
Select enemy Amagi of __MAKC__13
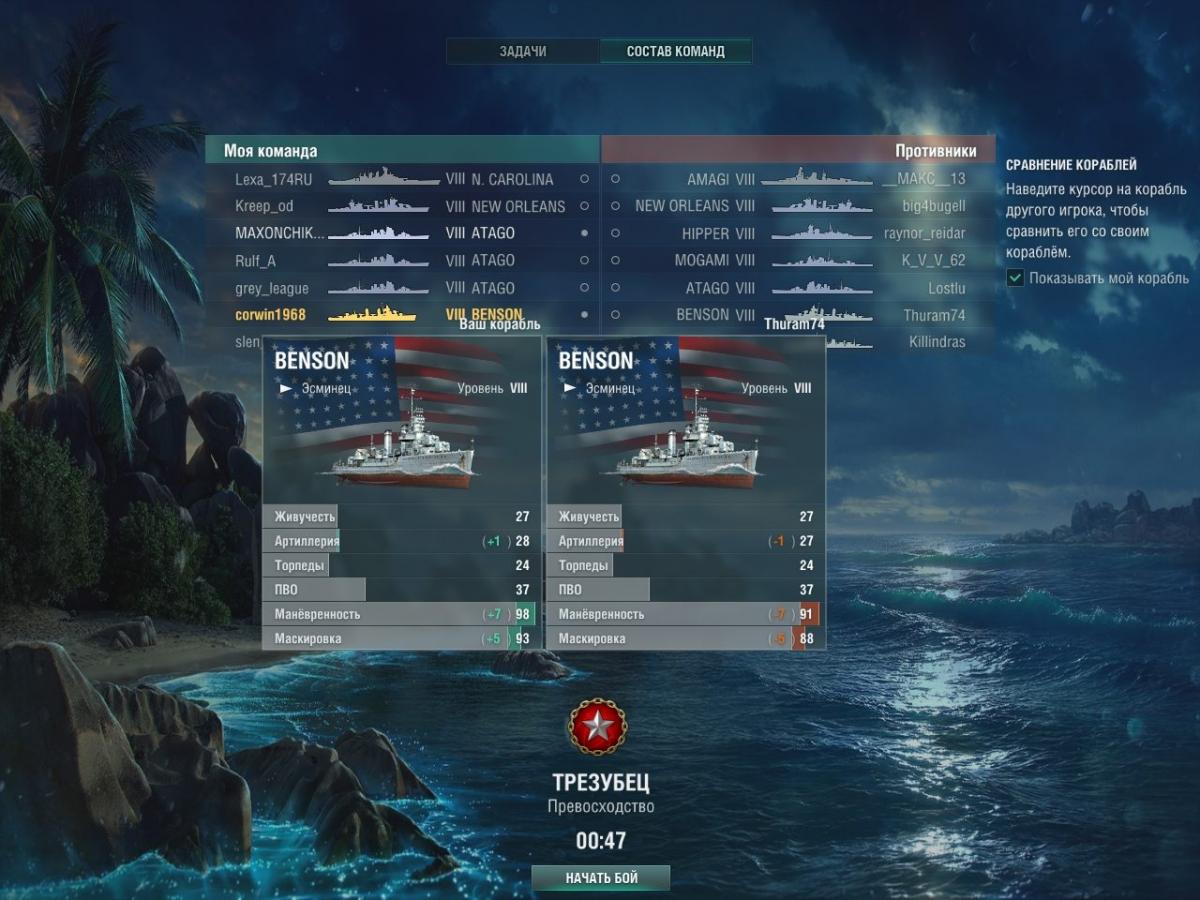coord(800,180)
